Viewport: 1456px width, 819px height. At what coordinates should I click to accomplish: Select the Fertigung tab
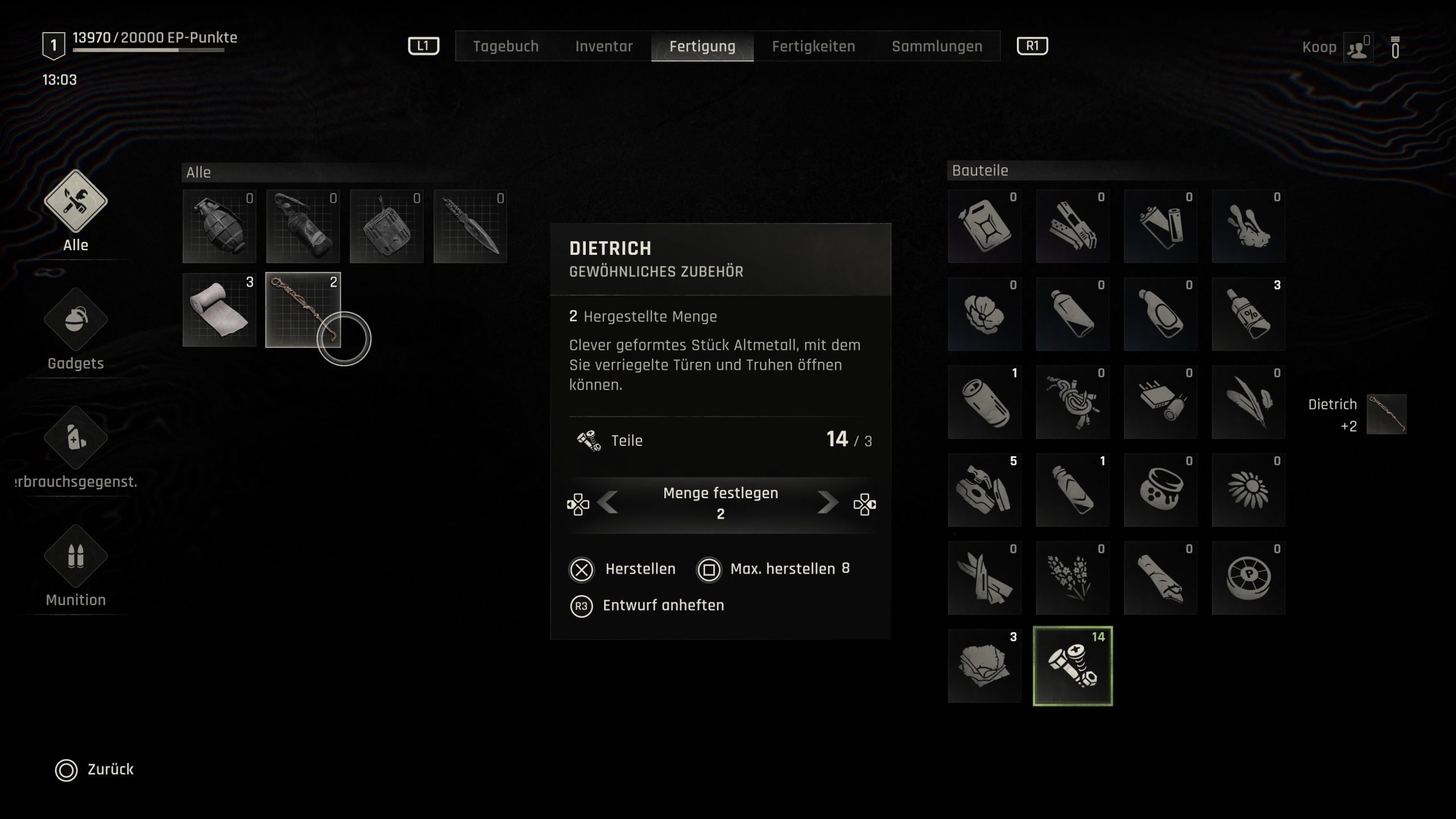point(702,46)
